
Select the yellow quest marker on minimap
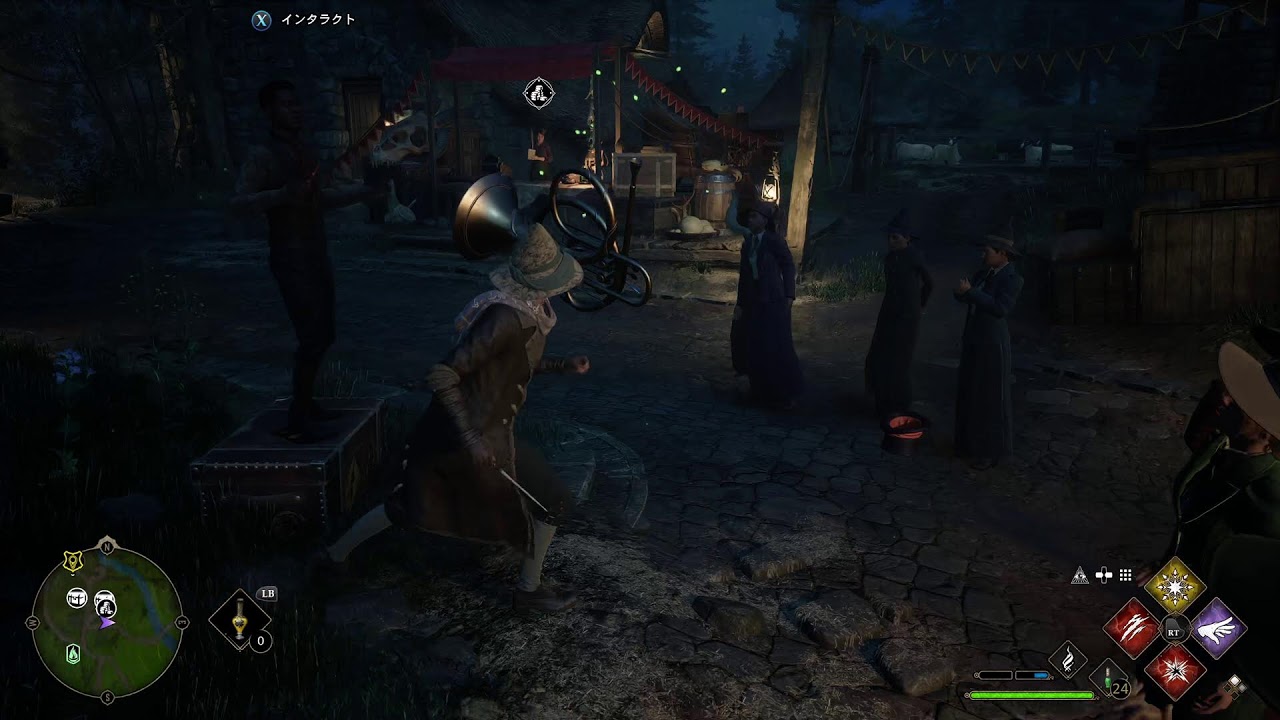[73, 562]
